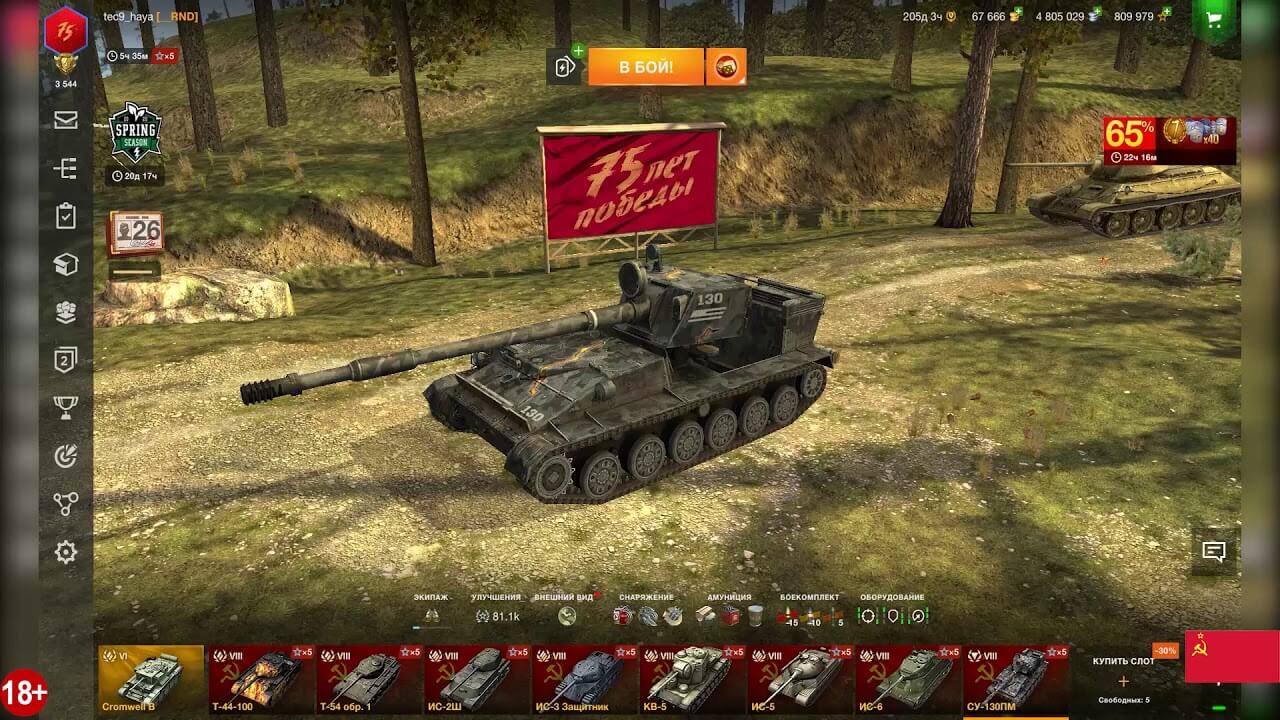Open the missions tree icon on left sidebar
The image size is (1280, 720).
pos(66,170)
